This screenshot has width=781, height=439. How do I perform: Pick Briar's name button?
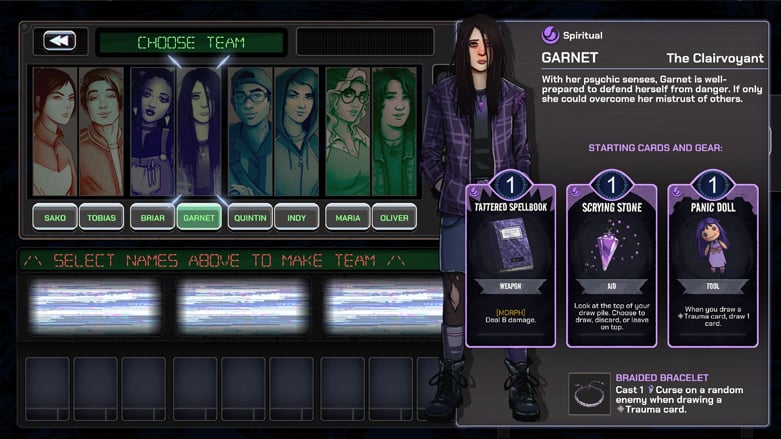tap(152, 217)
